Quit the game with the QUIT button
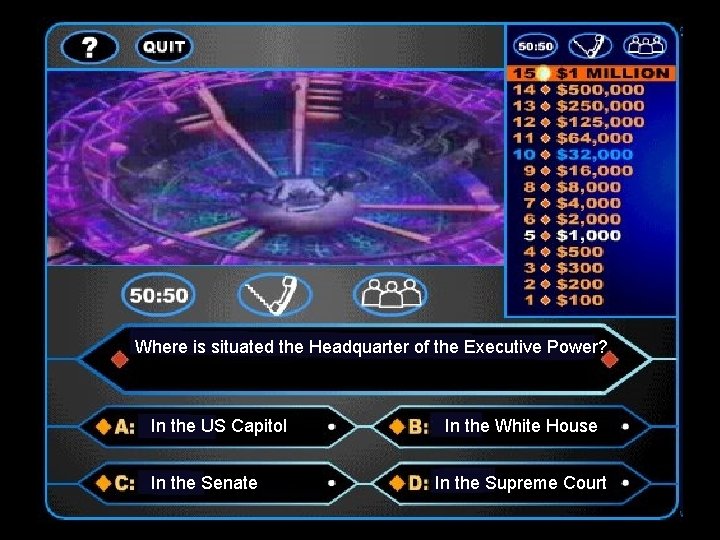 tap(163, 47)
